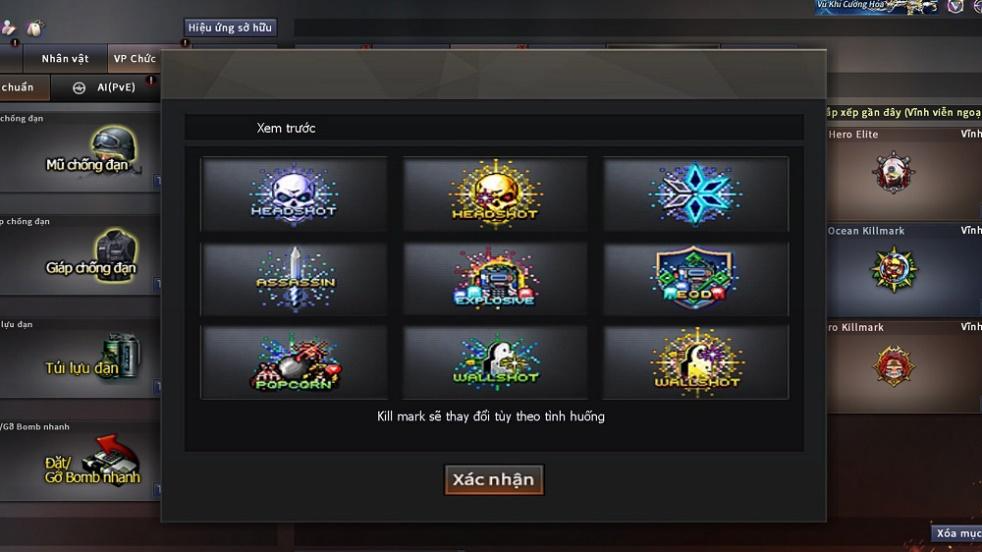Image resolution: width=982 pixels, height=552 pixels.
Task: Pick the POPCORN kill mark preview
Action: click(x=294, y=361)
